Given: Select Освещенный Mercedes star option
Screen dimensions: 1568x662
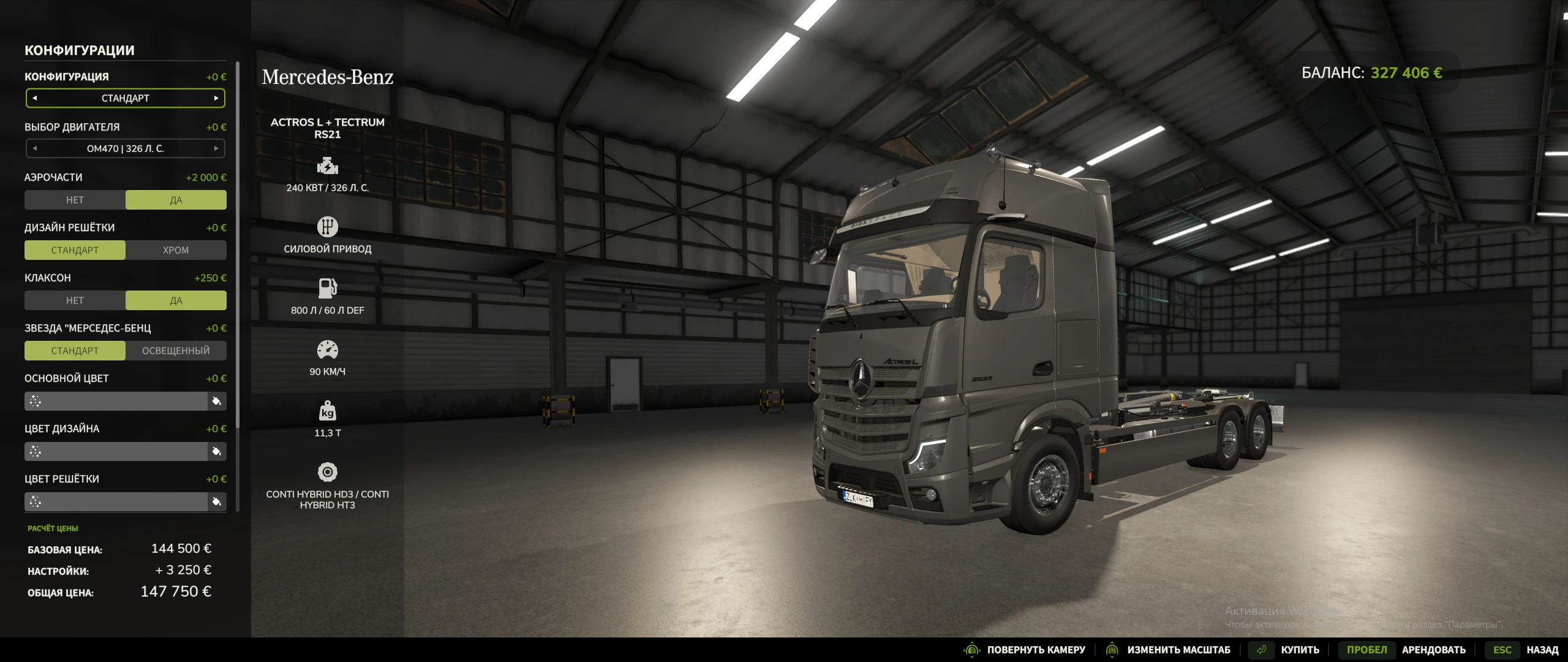Looking at the screenshot, I should pos(176,351).
